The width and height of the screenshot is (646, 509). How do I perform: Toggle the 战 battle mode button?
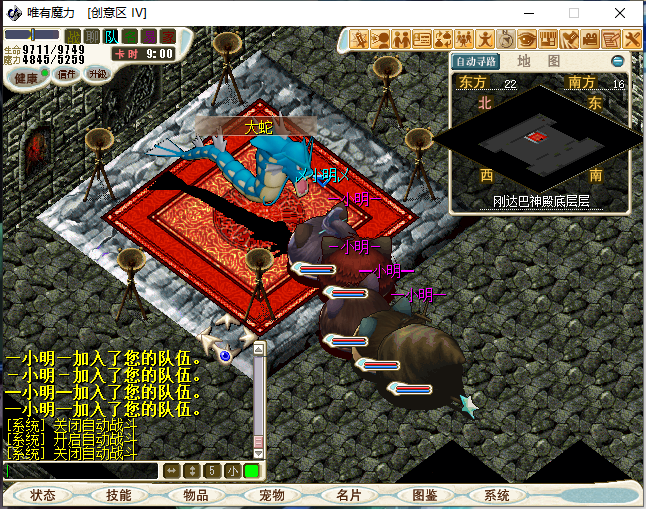click(x=73, y=36)
